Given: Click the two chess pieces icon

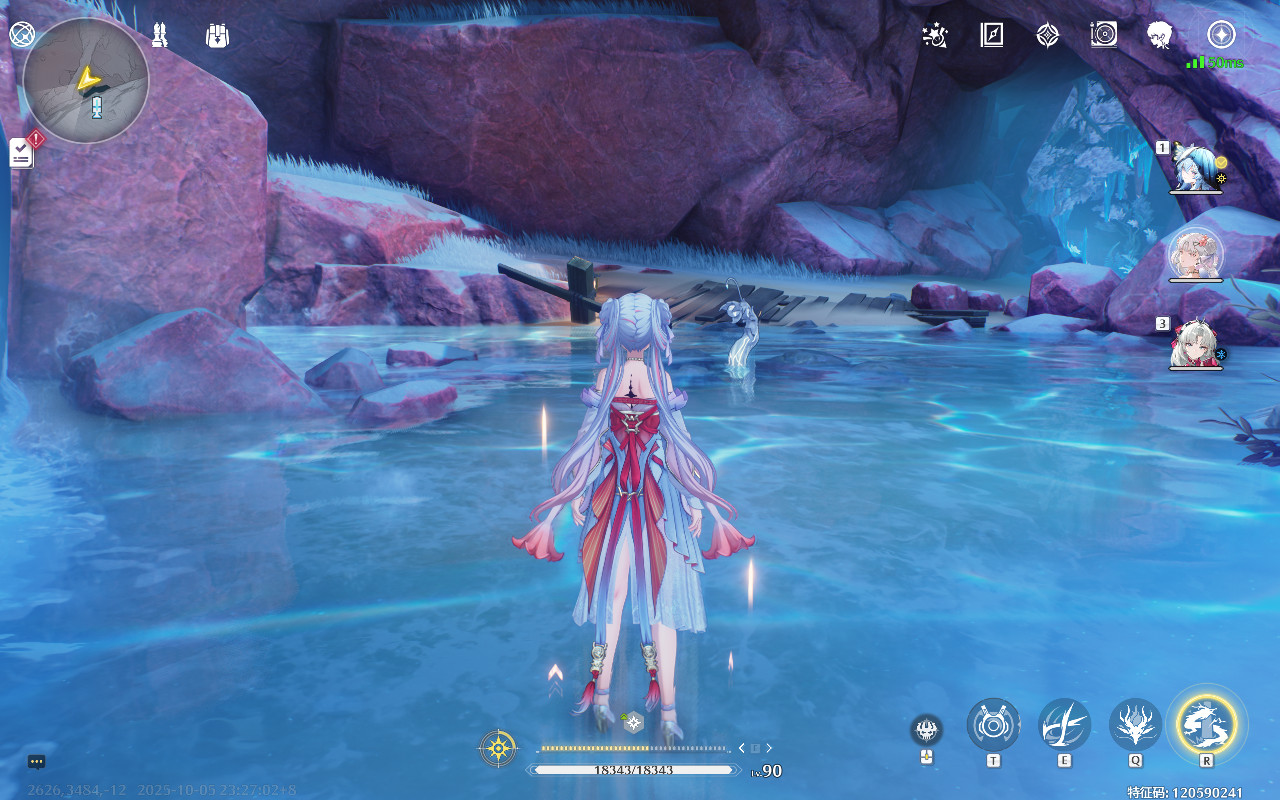Looking at the screenshot, I should (x=159, y=36).
